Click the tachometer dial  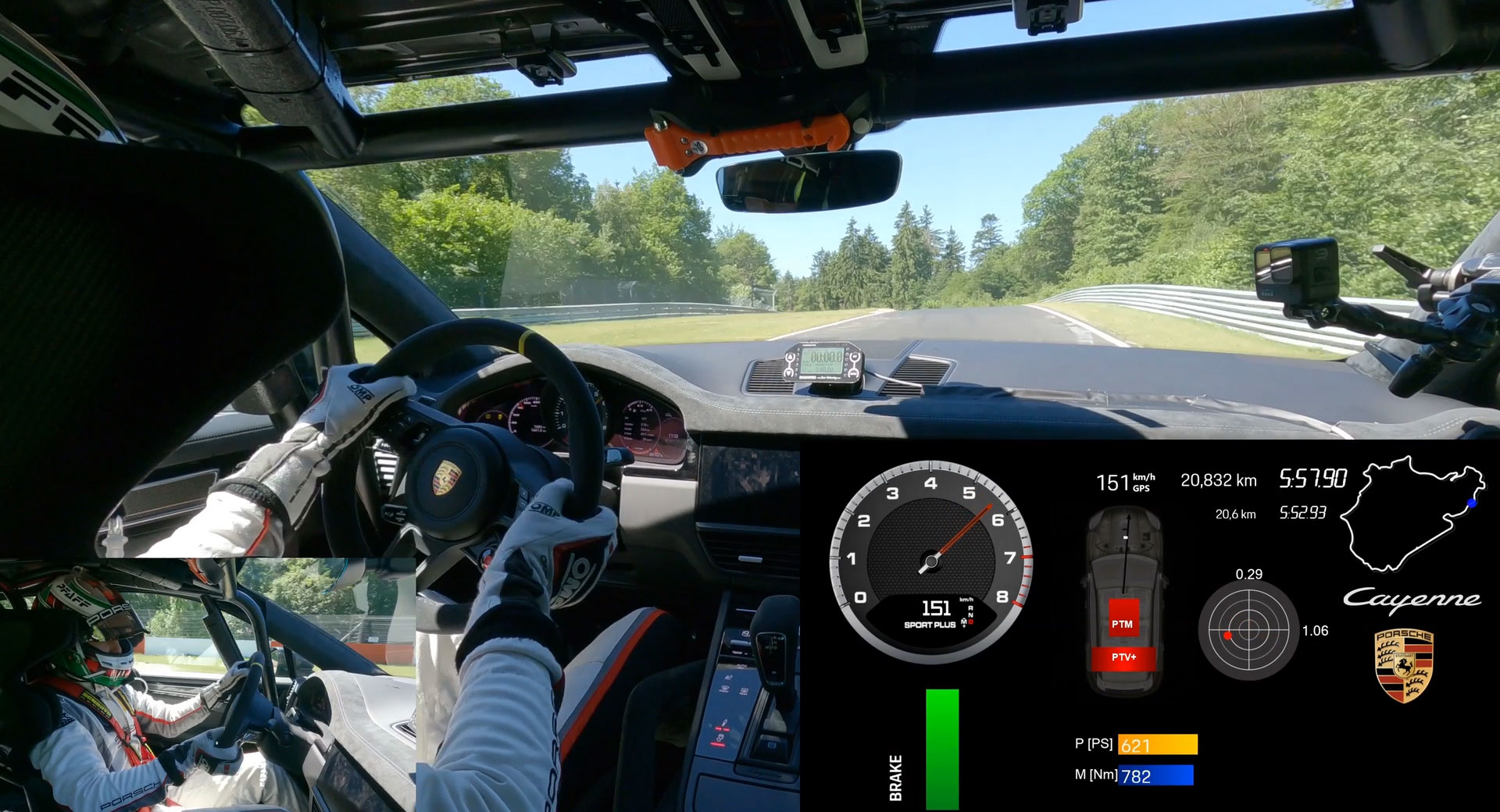pyautogui.click(x=930, y=561)
